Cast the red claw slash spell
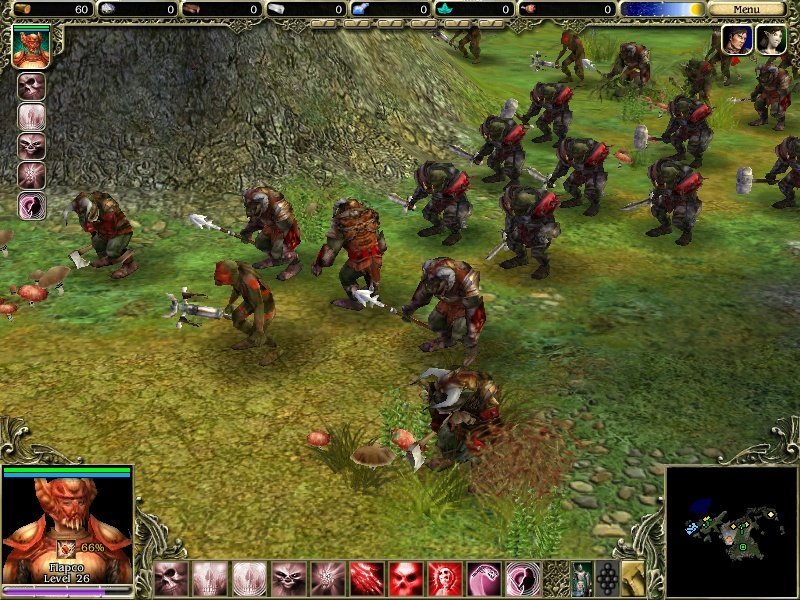This screenshot has width=800, height=600. (x=367, y=578)
